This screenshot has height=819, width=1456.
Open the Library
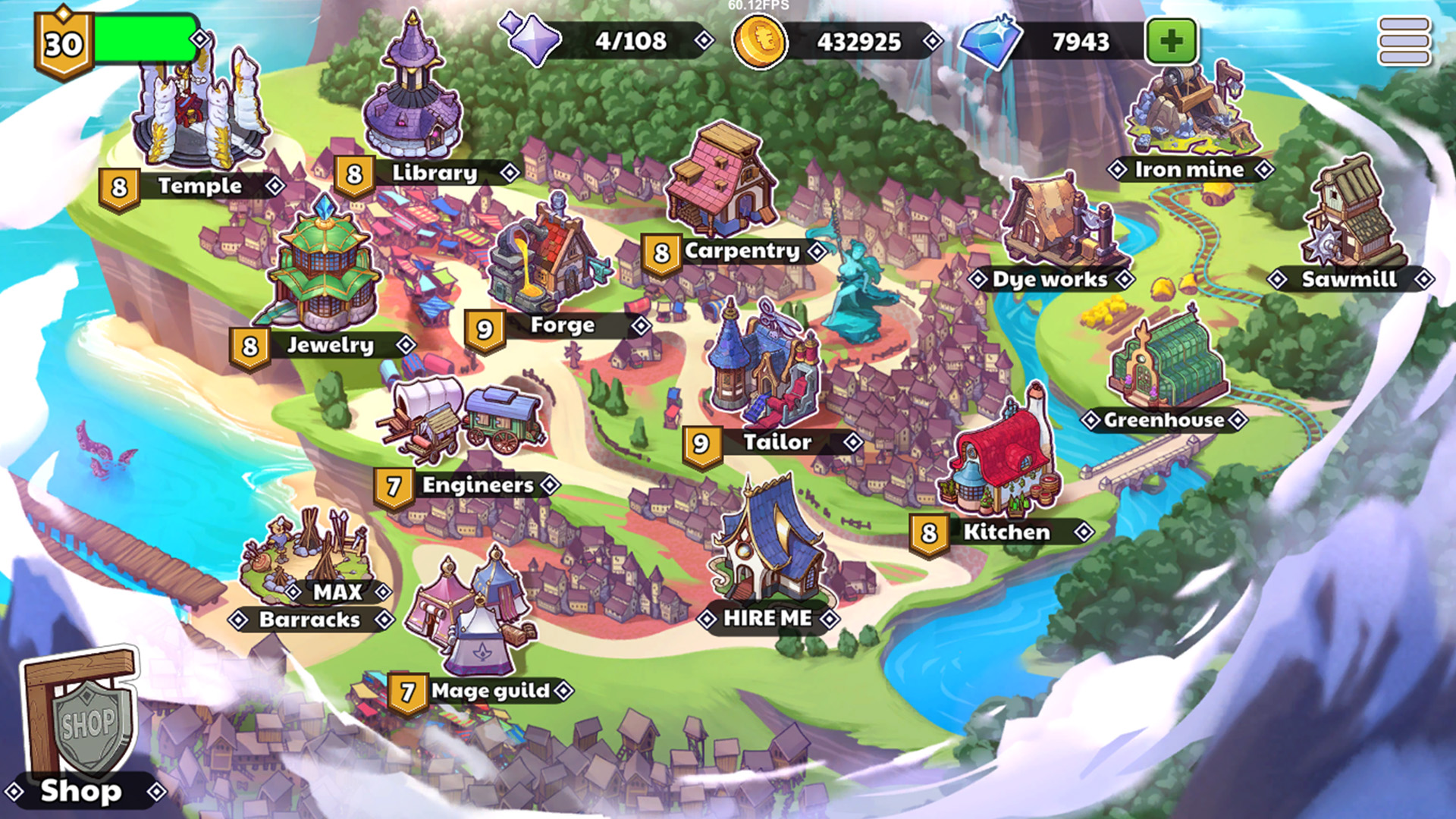coord(434,173)
